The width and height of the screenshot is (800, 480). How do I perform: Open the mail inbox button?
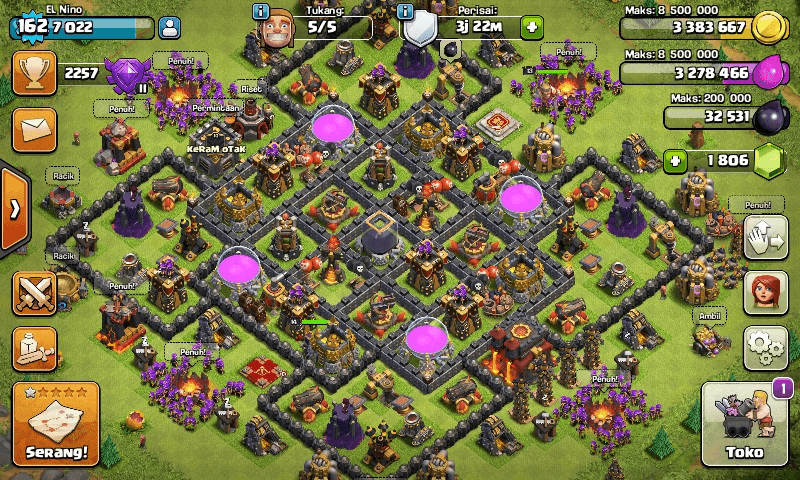(33, 129)
